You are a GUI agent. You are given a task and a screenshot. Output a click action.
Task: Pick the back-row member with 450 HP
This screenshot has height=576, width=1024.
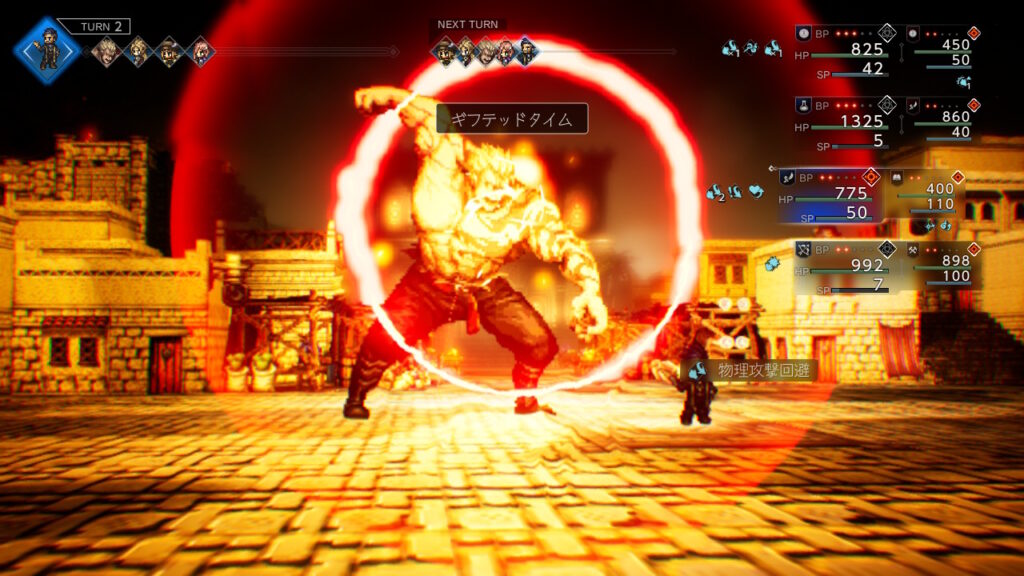(x=942, y=49)
